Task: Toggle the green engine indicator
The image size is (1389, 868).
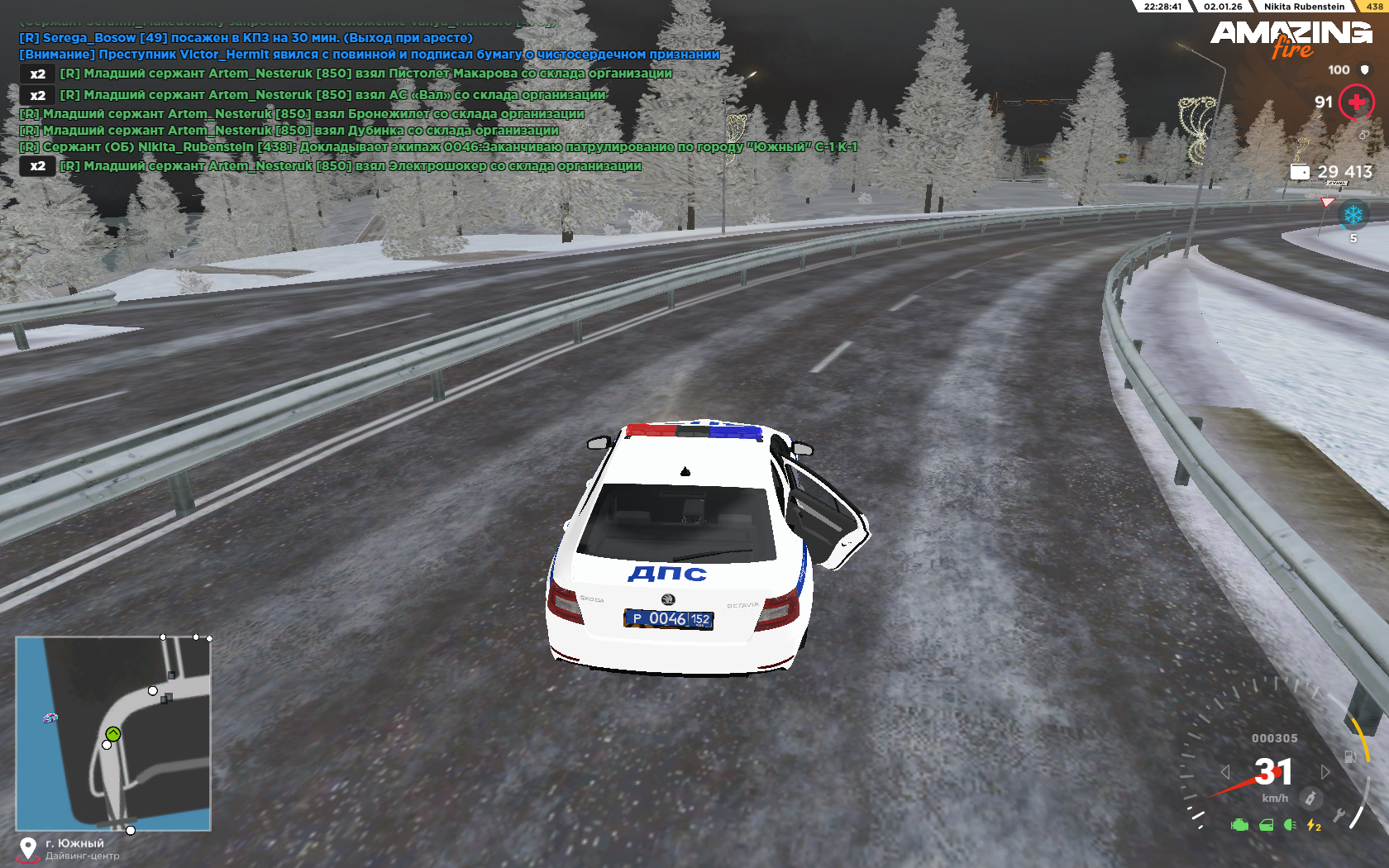Action: pos(1239,824)
